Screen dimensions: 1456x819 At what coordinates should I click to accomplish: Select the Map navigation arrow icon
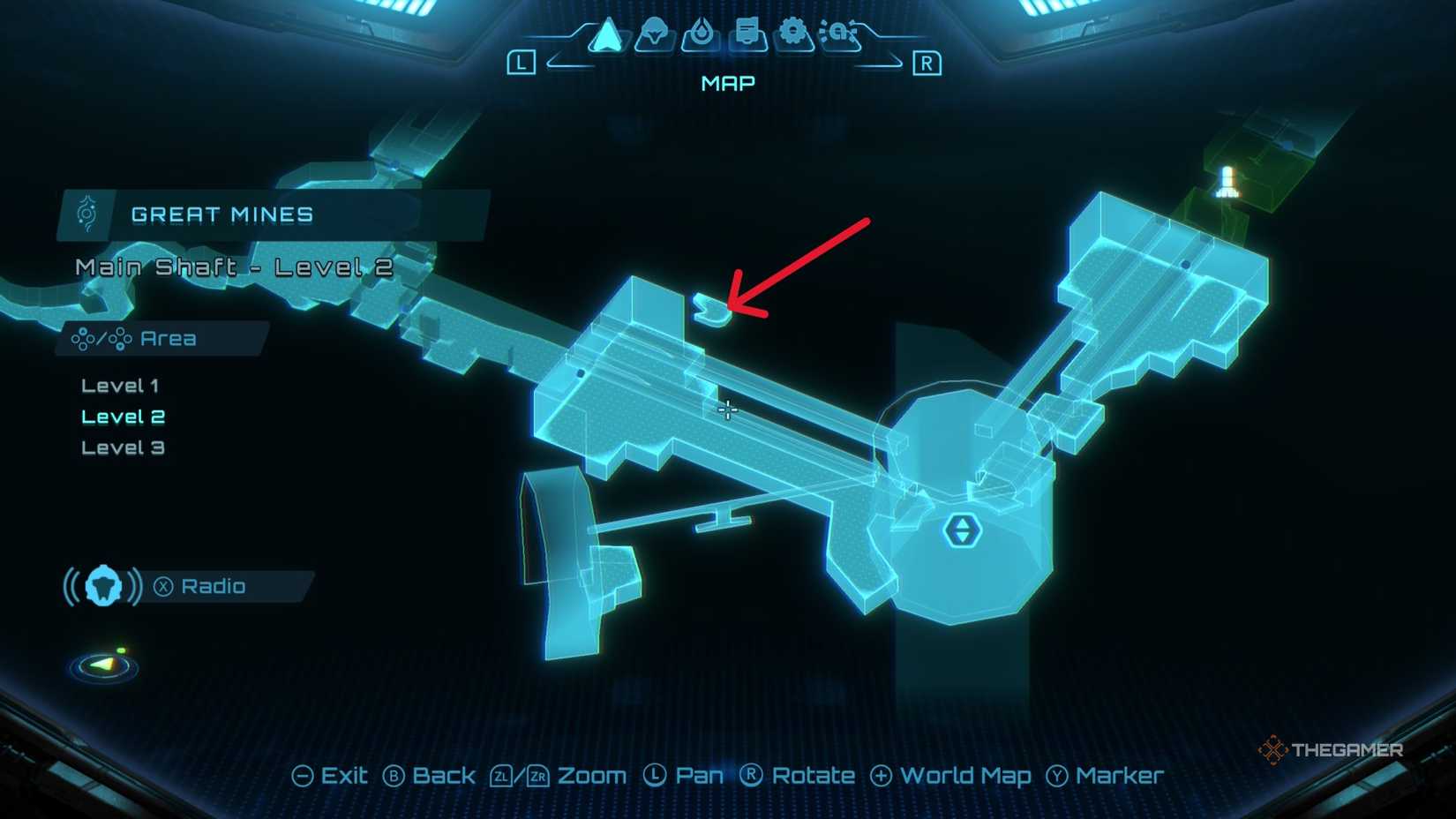[x=609, y=35]
